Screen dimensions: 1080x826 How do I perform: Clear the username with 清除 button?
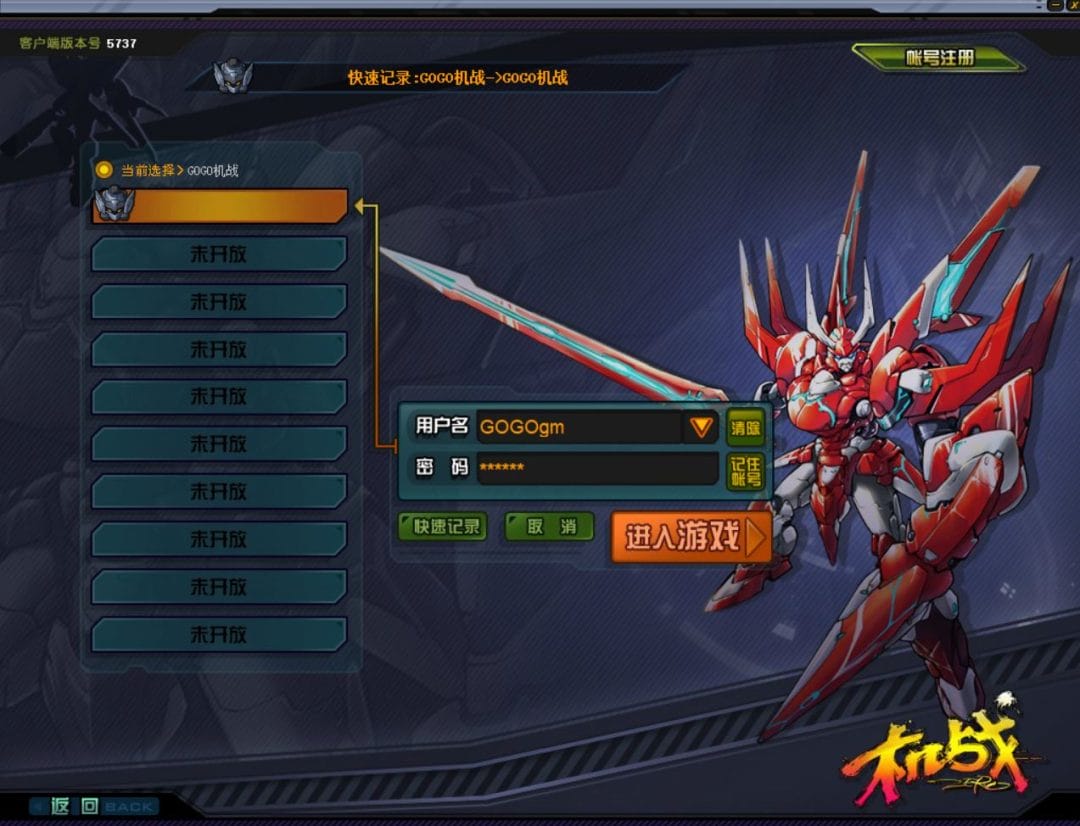point(745,427)
